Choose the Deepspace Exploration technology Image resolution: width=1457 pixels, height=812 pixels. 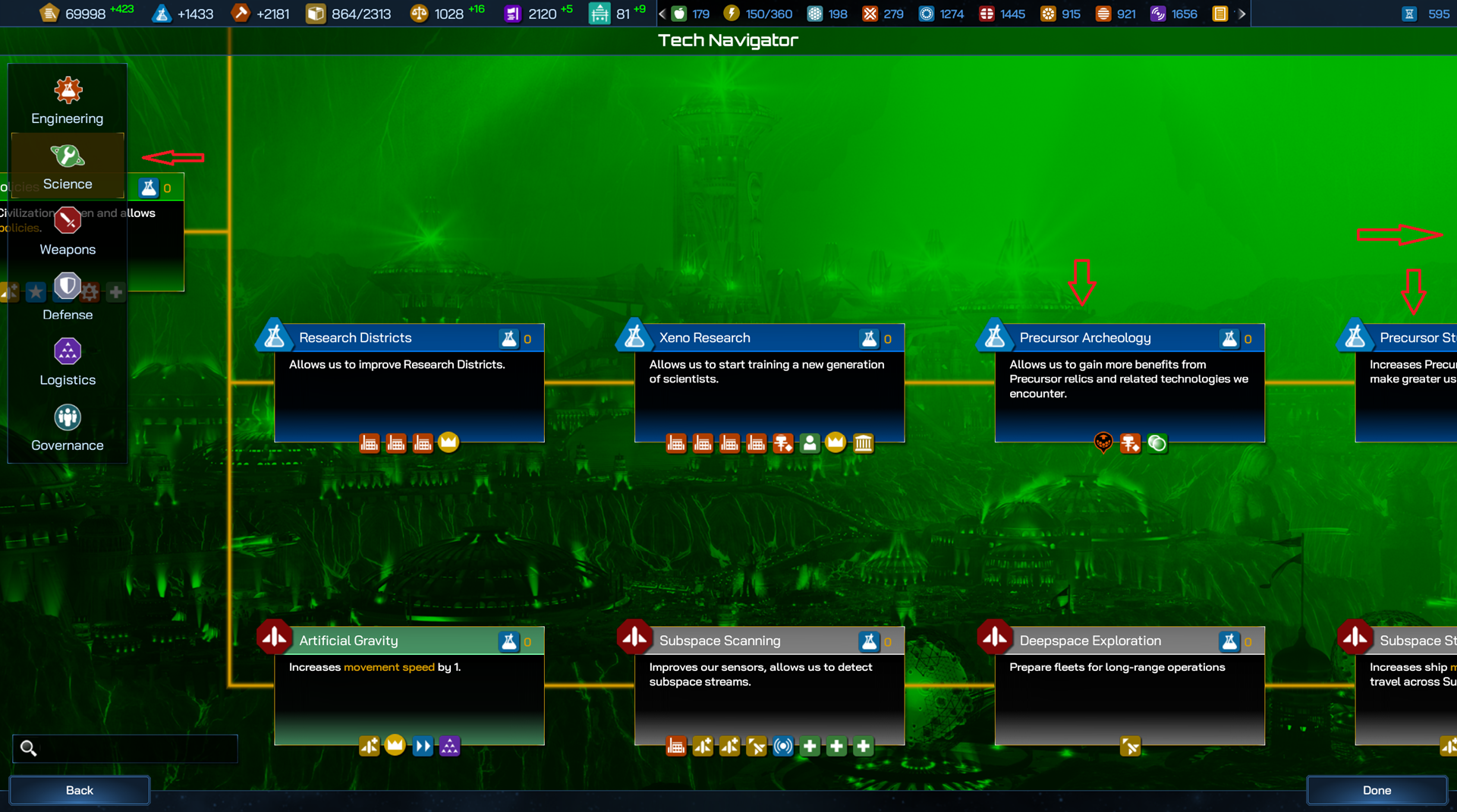point(1129,686)
